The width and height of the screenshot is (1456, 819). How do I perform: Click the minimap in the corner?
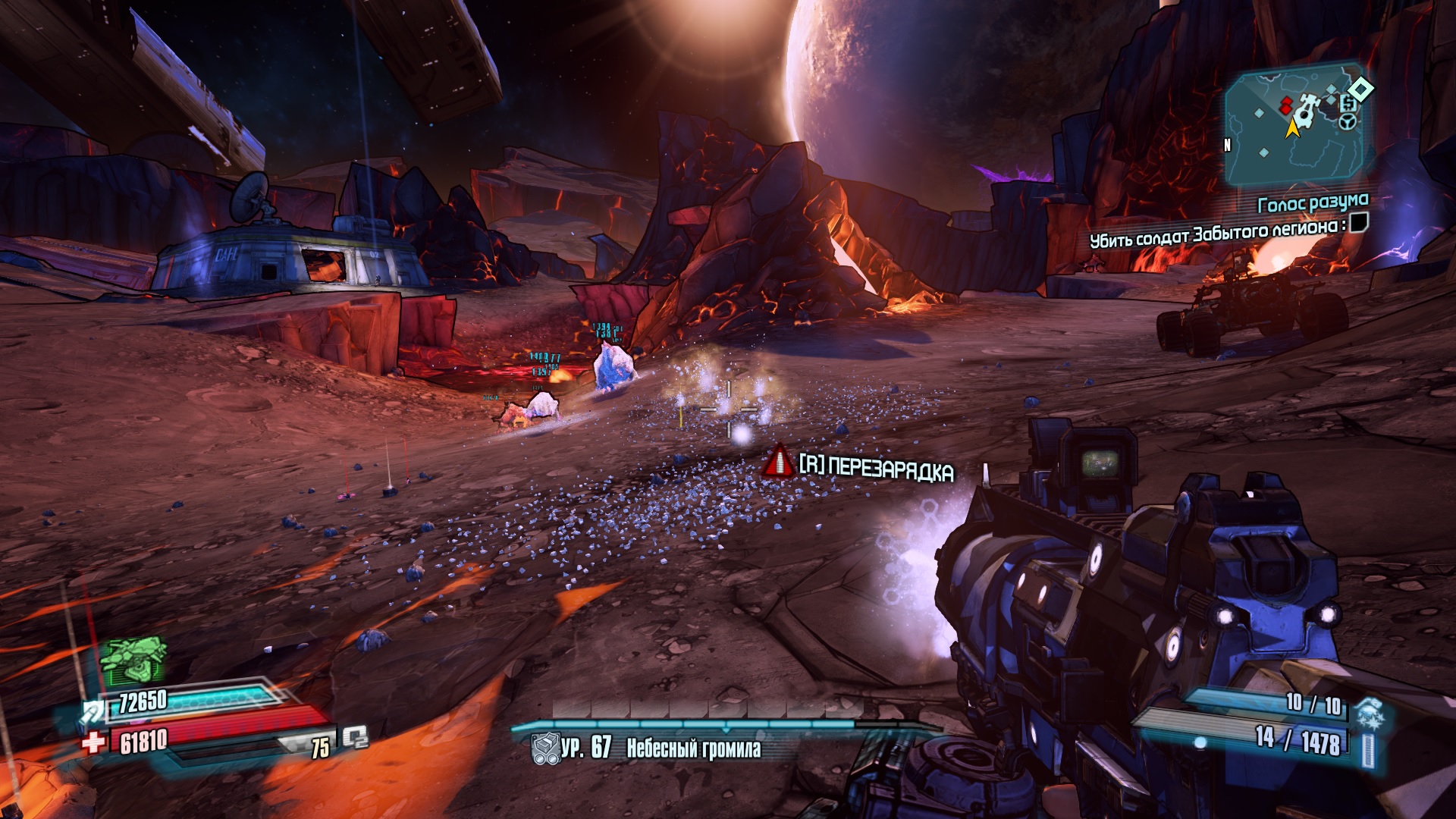pyautogui.click(x=1298, y=126)
